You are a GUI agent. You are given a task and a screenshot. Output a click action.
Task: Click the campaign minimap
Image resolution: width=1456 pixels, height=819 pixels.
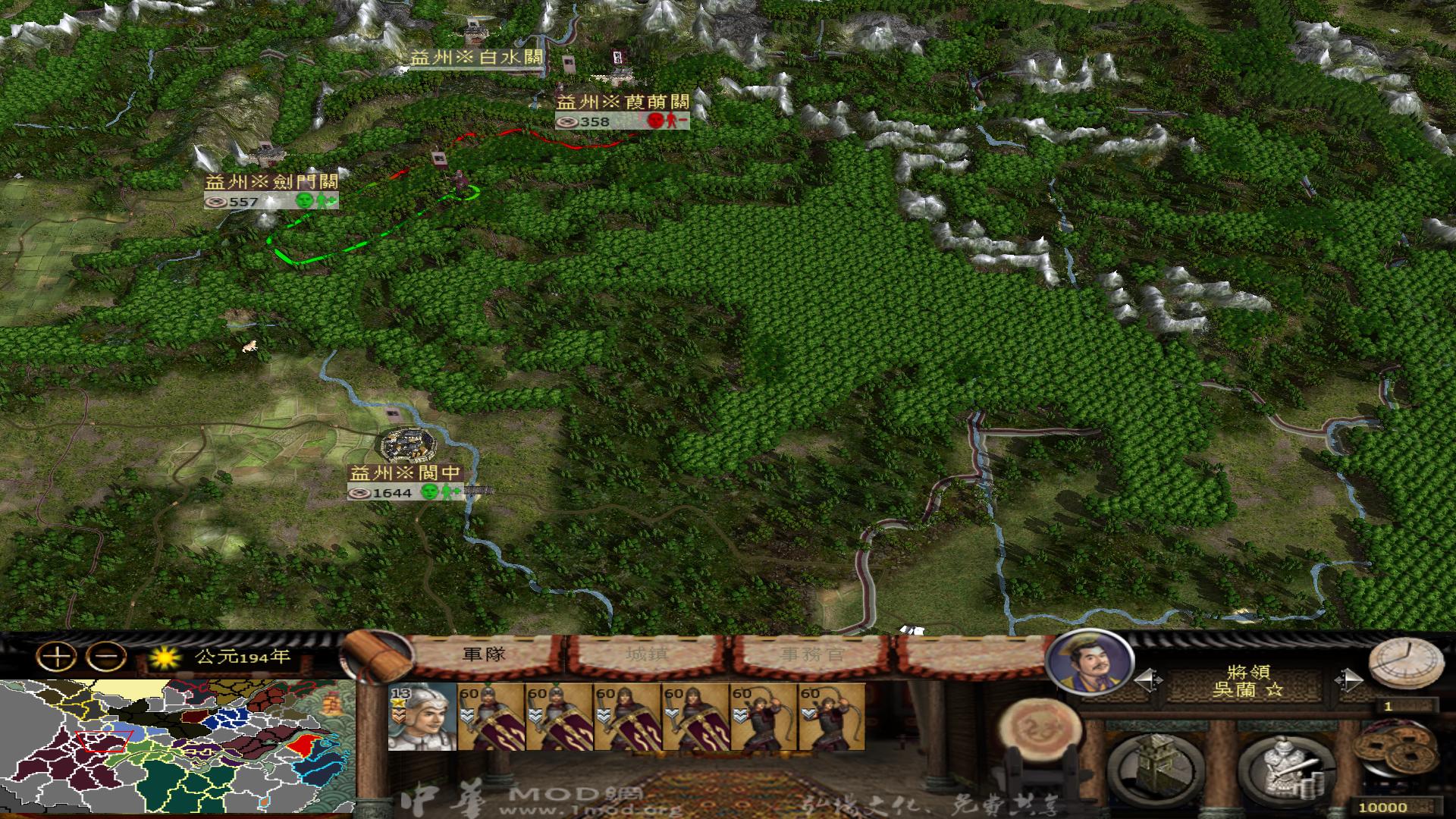177,747
